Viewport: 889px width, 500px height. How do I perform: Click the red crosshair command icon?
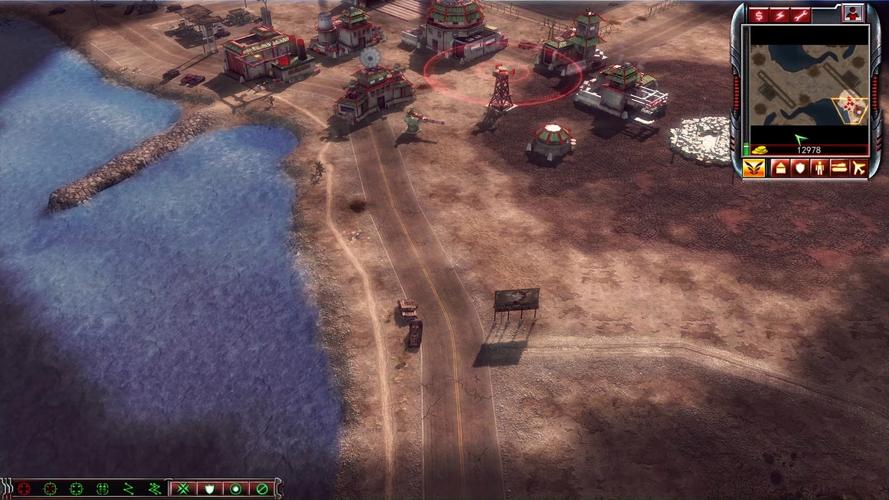24,489
